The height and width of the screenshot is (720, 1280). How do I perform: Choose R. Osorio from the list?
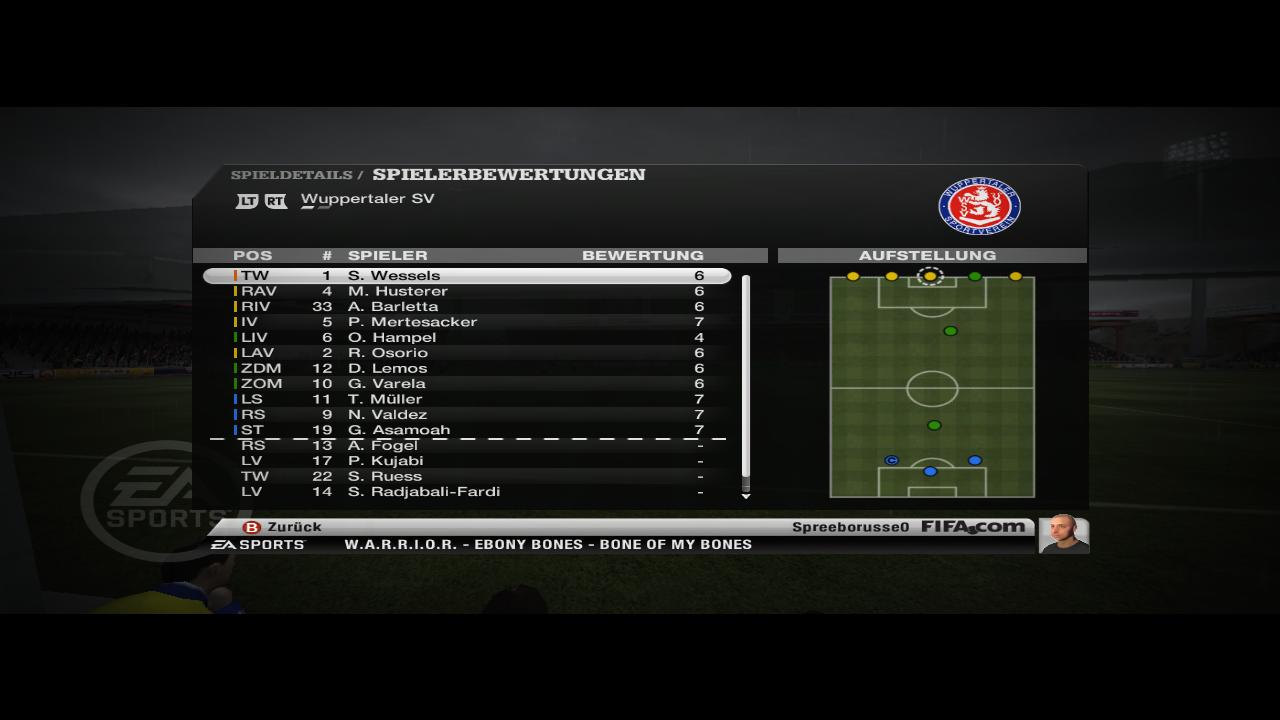pyautogui.click(x=467, y=353)
